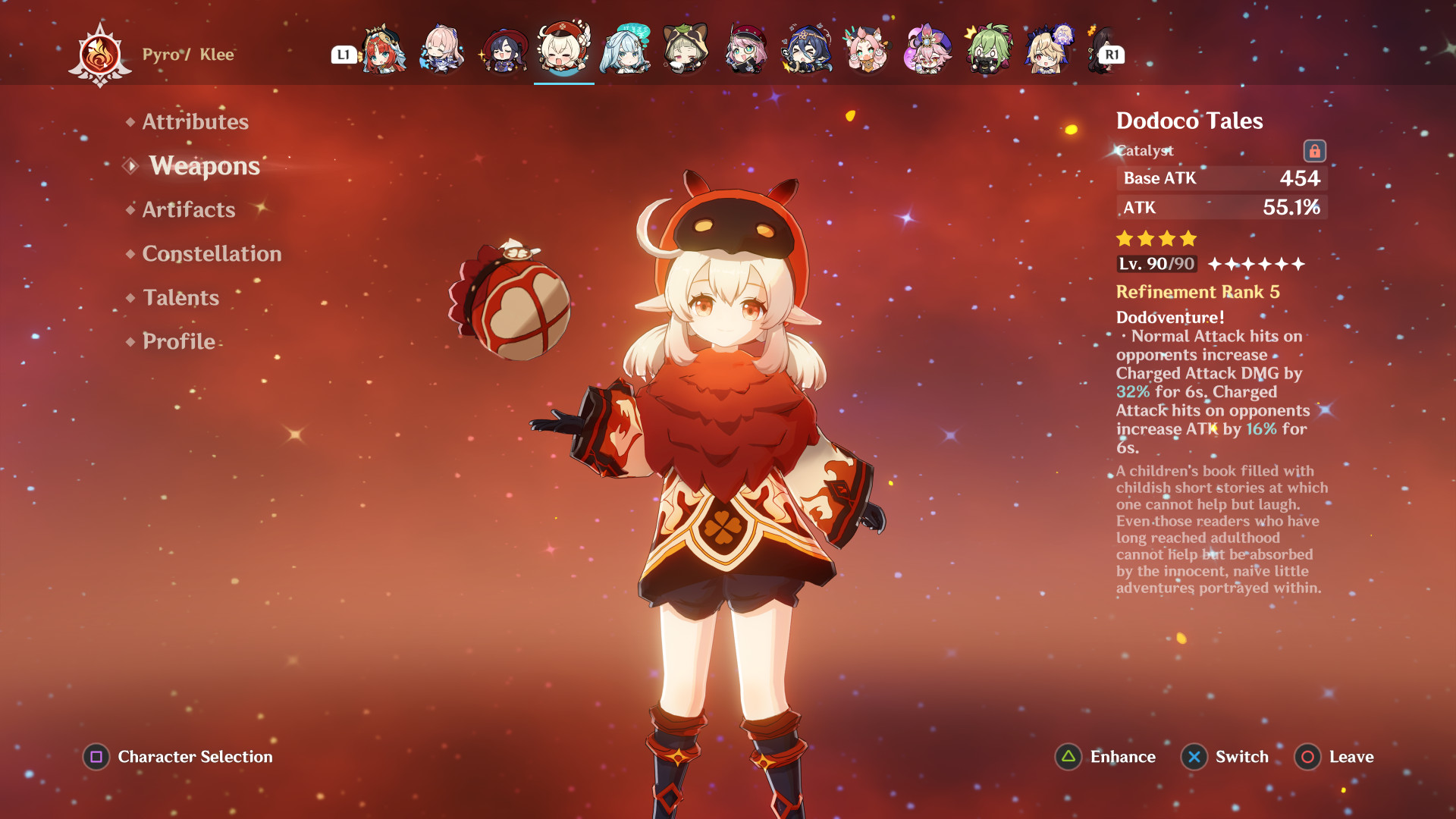Switch to the Artifacts section
The height and width of the screenshot is (819, 1456).
tap(188, 210)
